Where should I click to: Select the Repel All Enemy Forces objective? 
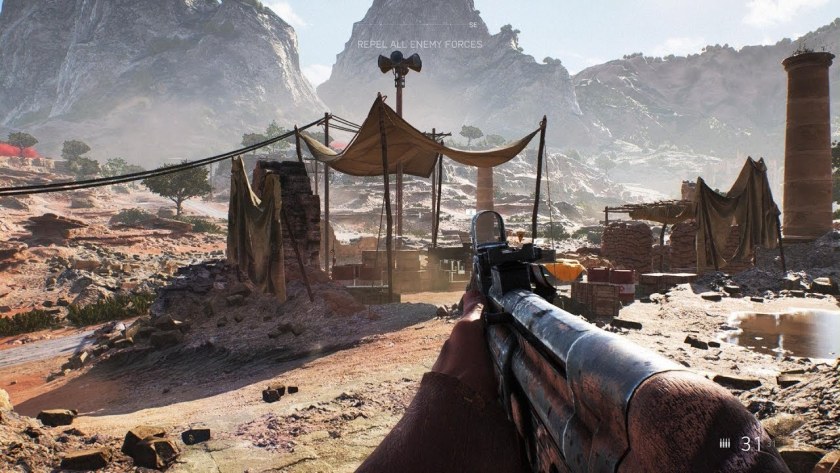419,44
